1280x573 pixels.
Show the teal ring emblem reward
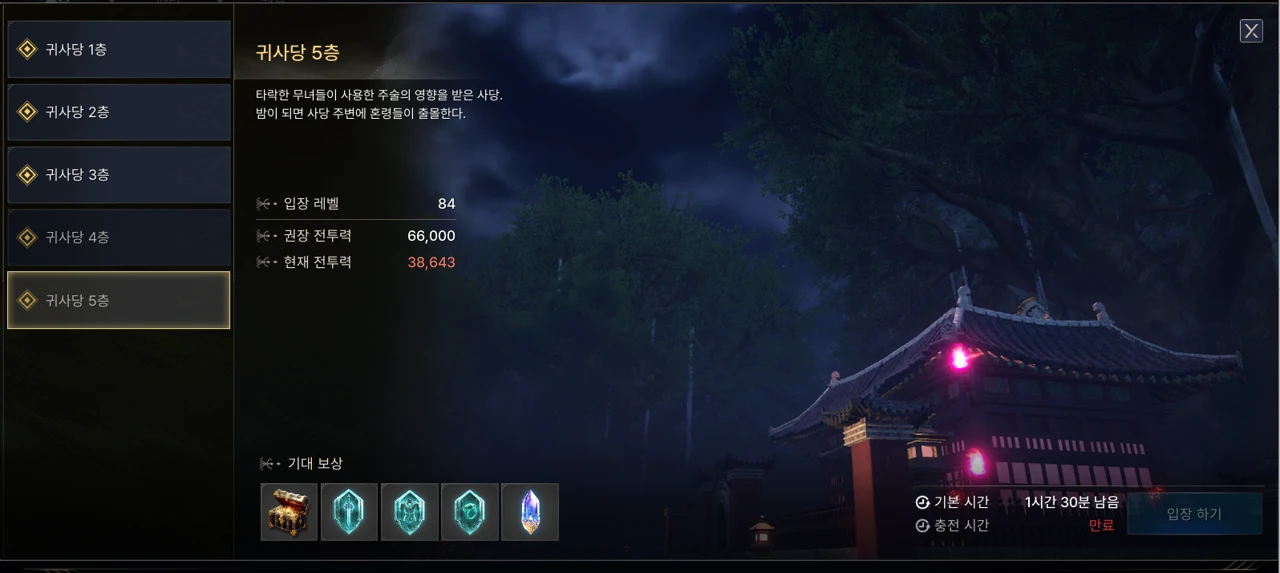click(470, 512)
